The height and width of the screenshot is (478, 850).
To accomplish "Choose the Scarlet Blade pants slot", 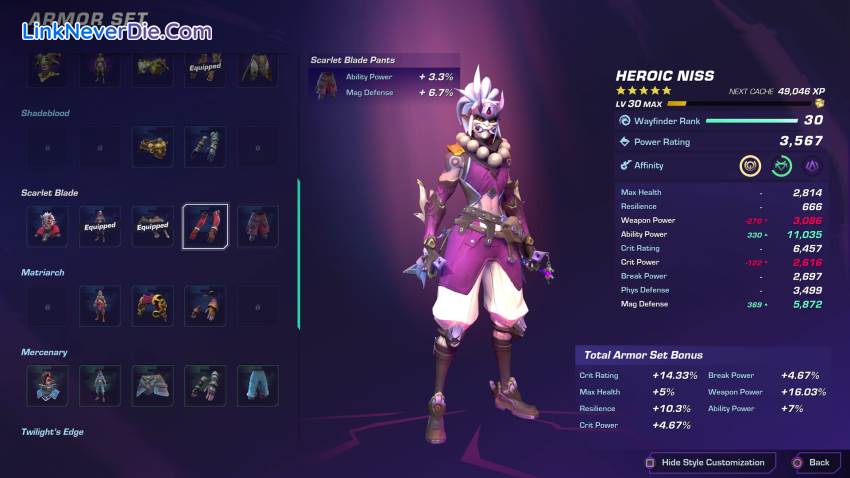I will pyautogui.click(x=257, y=226).
